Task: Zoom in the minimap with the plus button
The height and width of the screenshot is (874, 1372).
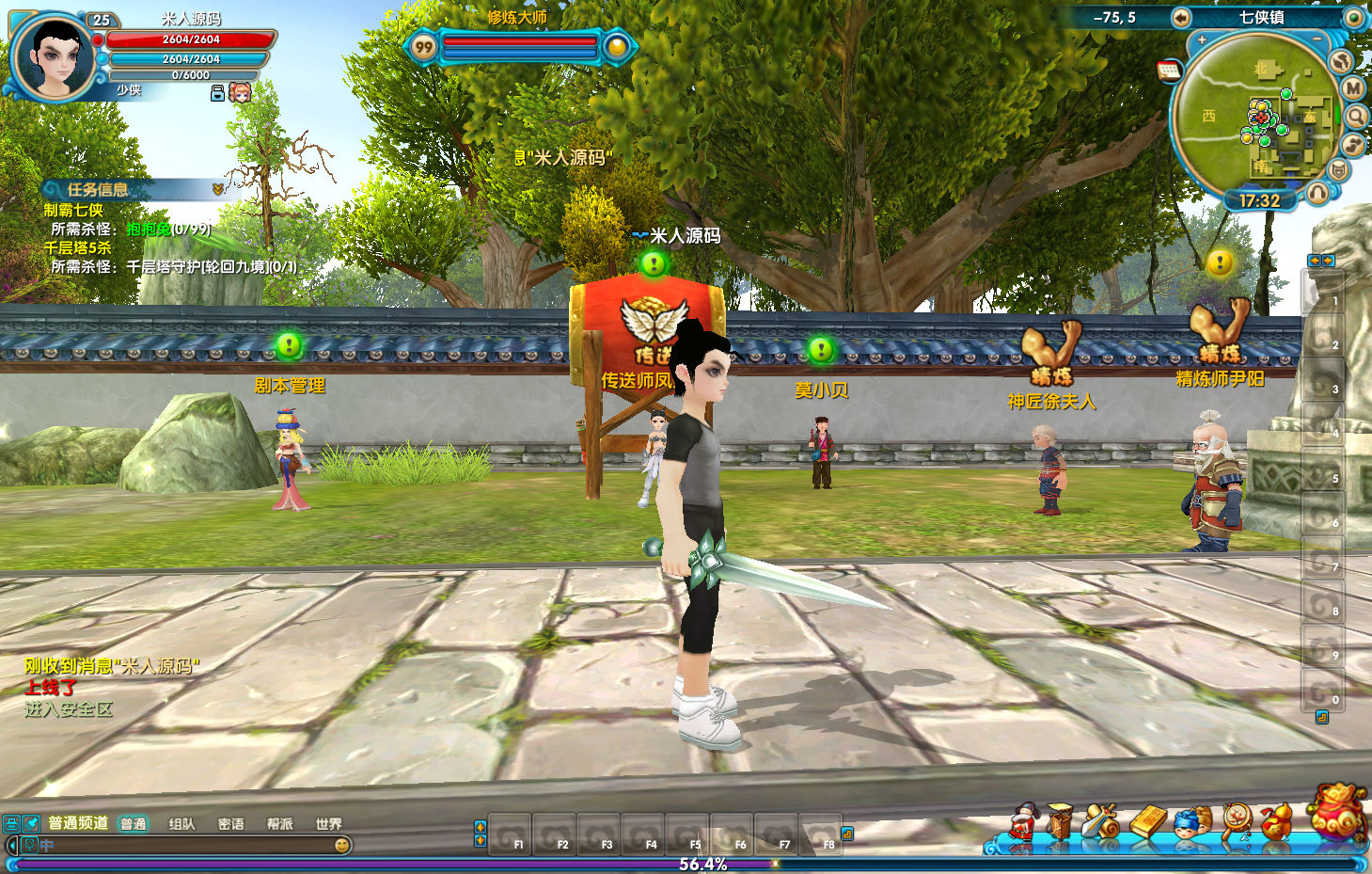Action: click(x=1201, y=40)
